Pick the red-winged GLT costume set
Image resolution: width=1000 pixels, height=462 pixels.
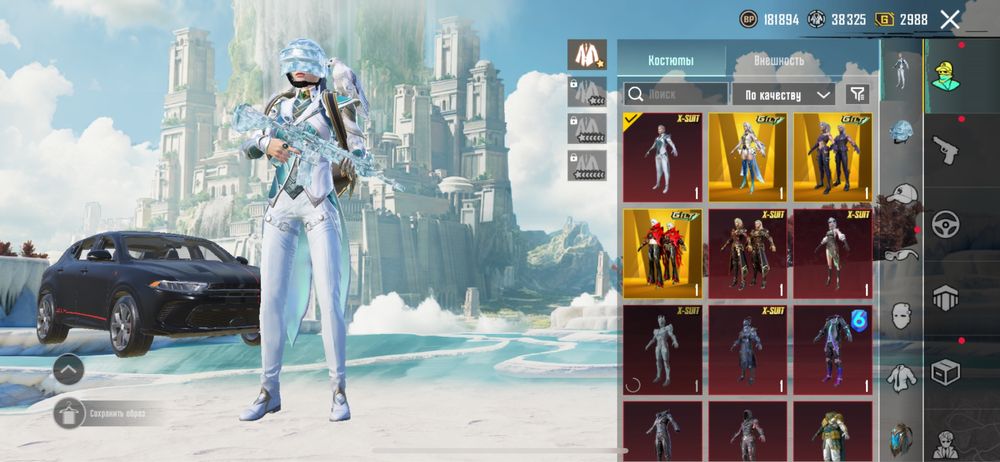662,254
